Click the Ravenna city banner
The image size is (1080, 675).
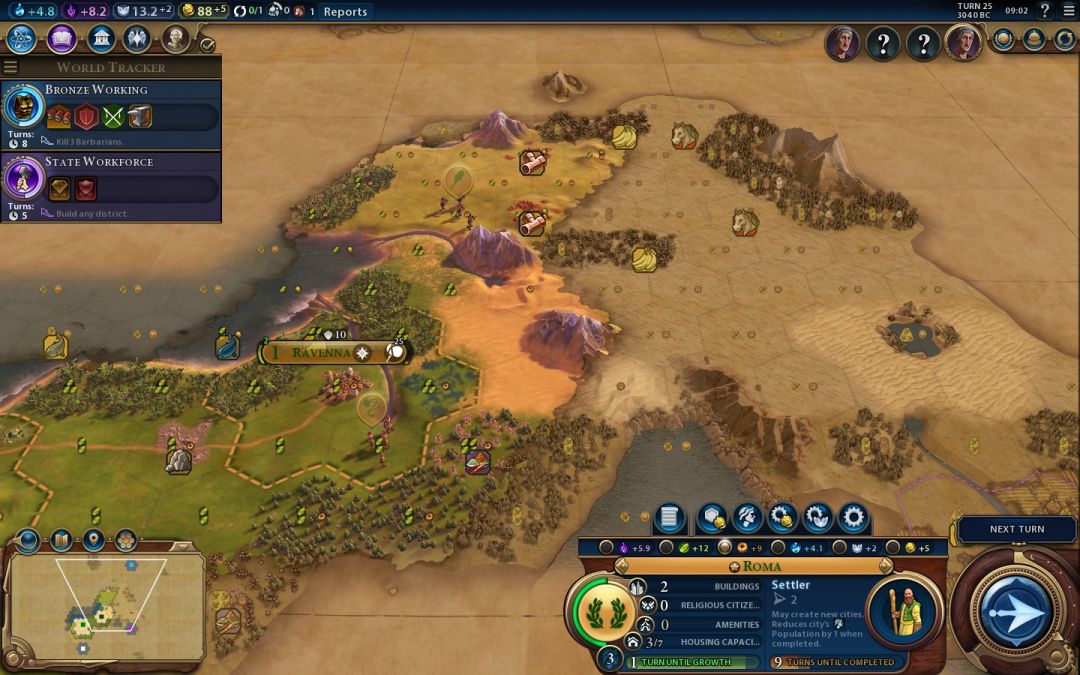[320, 352]
